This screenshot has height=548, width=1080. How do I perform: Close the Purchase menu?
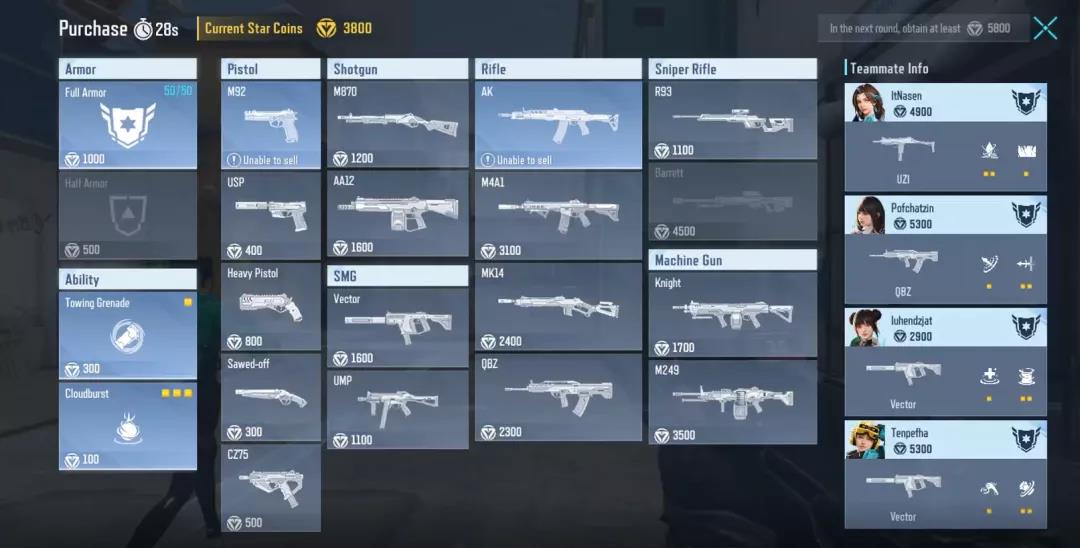point(1045,28)
